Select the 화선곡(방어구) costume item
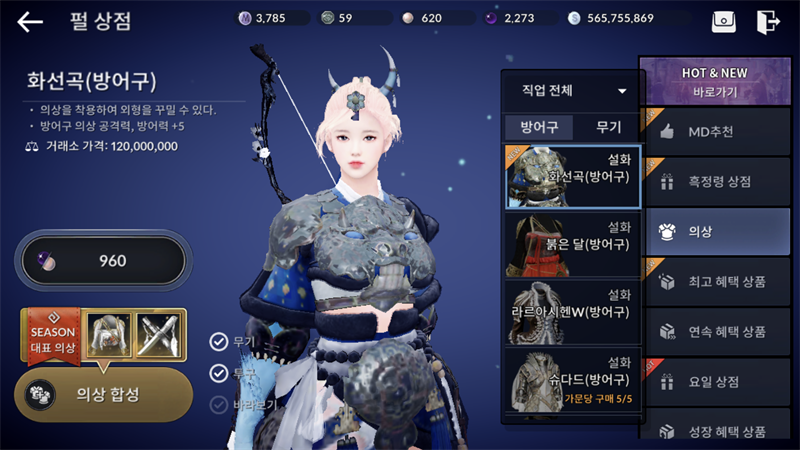Viewport: 800px width, 450px height. (572, 175)
